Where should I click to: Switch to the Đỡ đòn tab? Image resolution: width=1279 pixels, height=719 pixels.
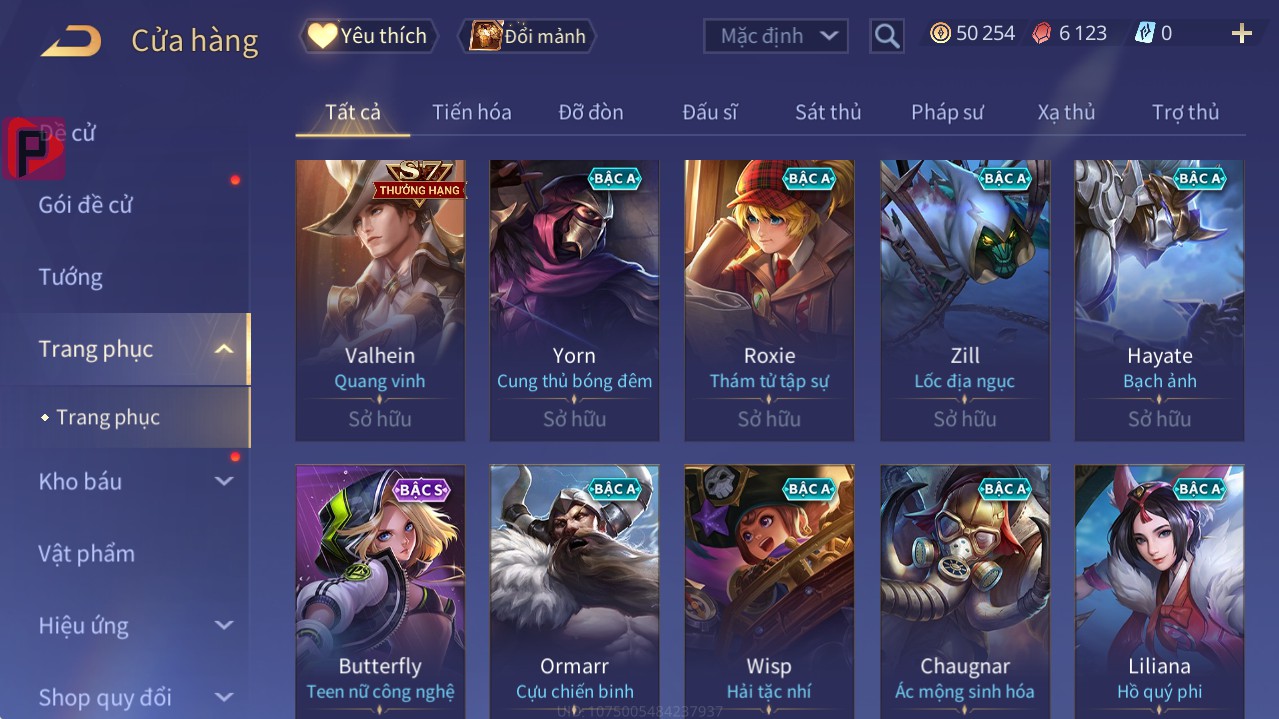click(x=590, y=112)
